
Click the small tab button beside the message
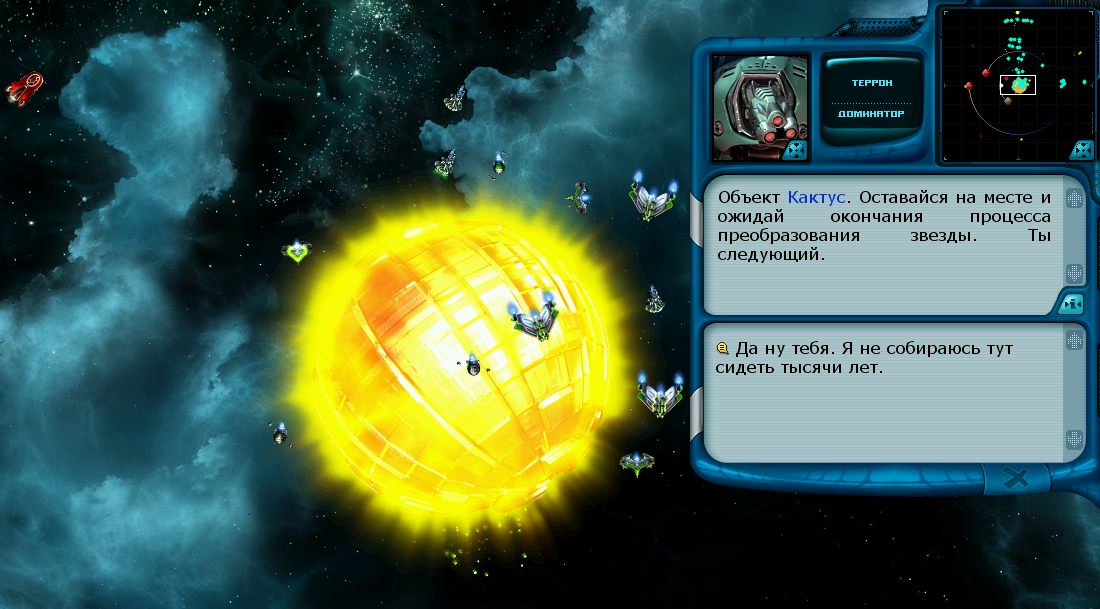1071,303
